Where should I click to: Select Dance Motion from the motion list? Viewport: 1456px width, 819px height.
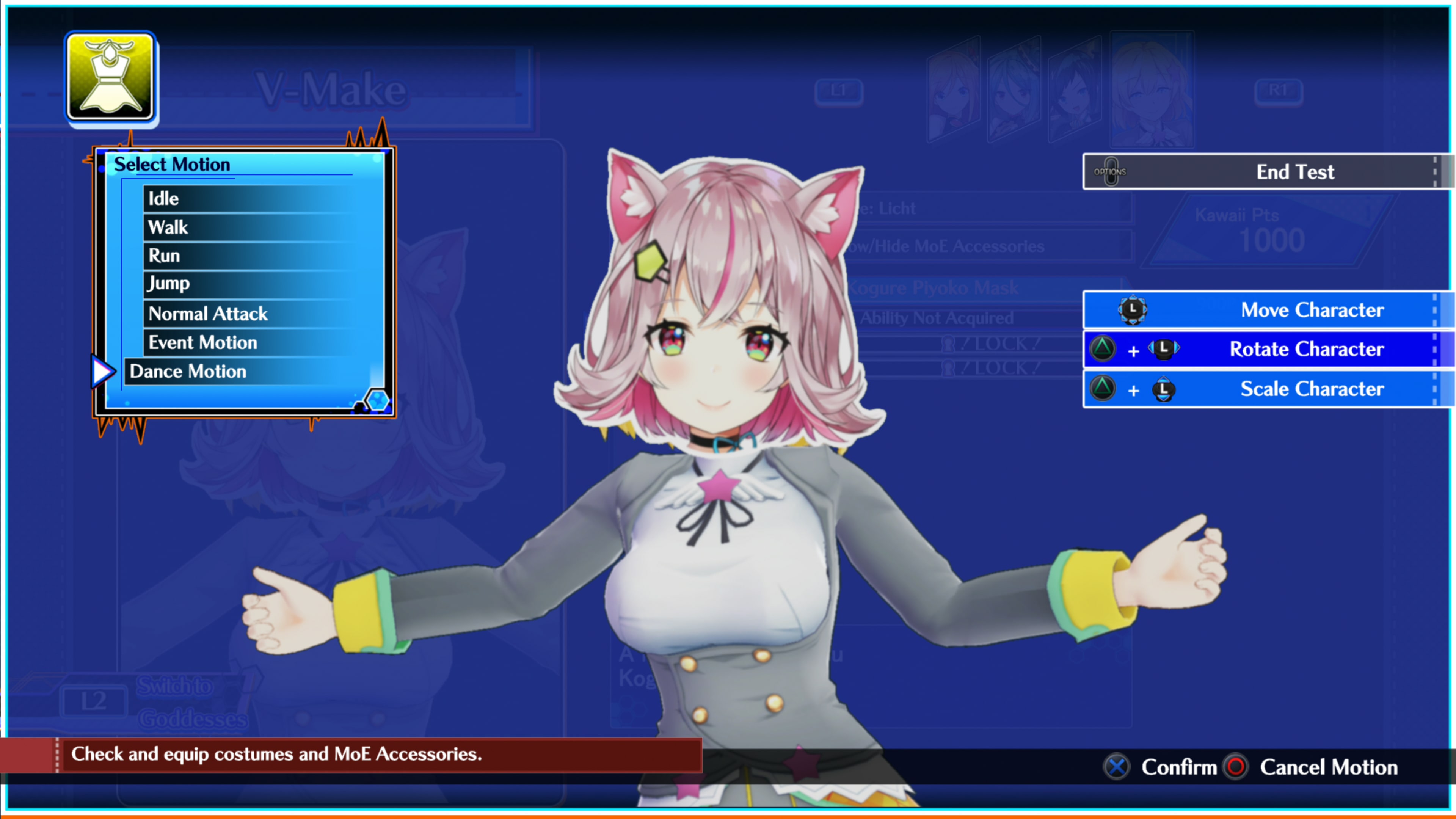[x=188, y=371]
